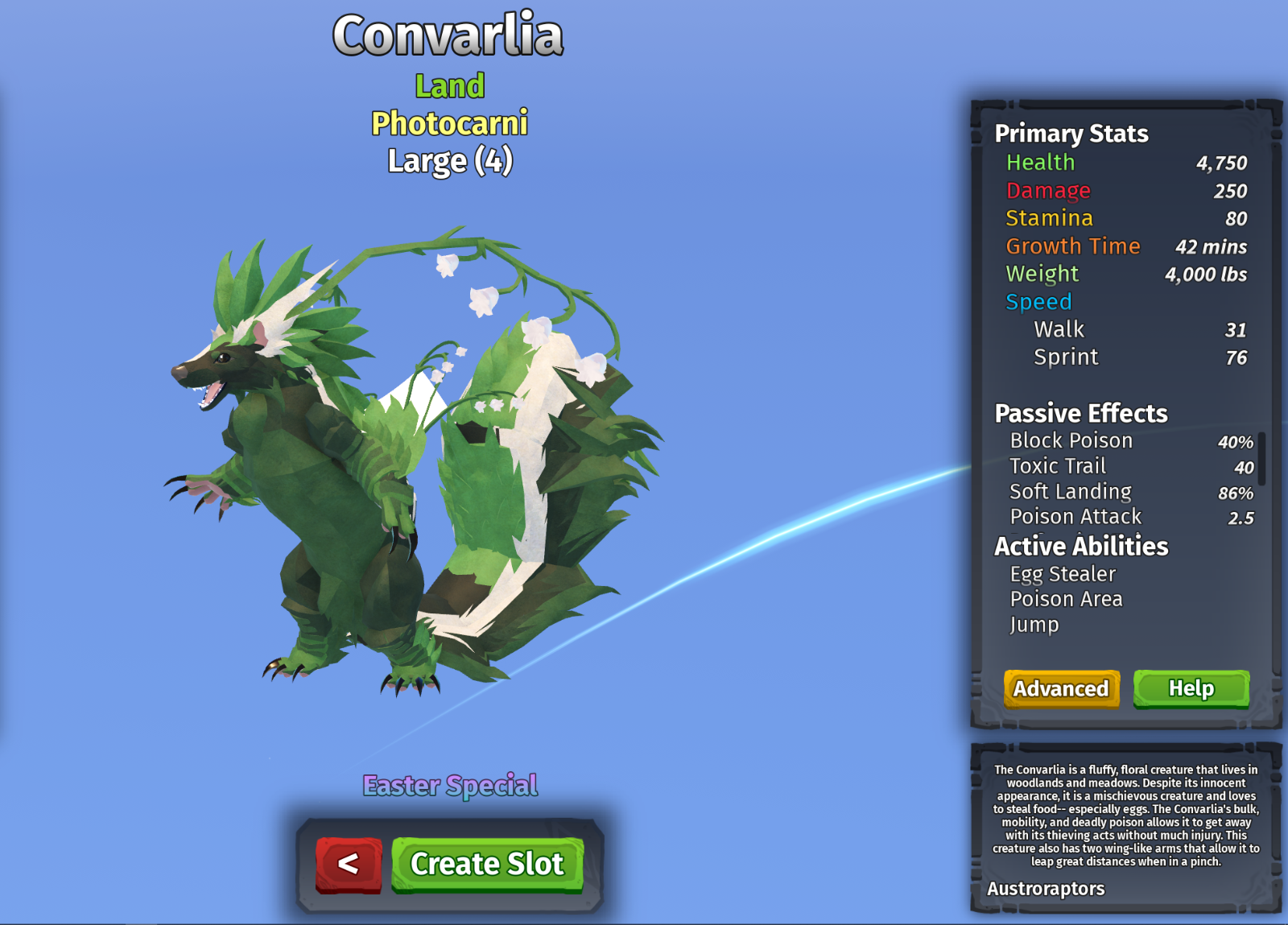This screenshot has width=1288, height=925.
Task: Expand the Speed stat section
Action: (x=1038, y=301)
